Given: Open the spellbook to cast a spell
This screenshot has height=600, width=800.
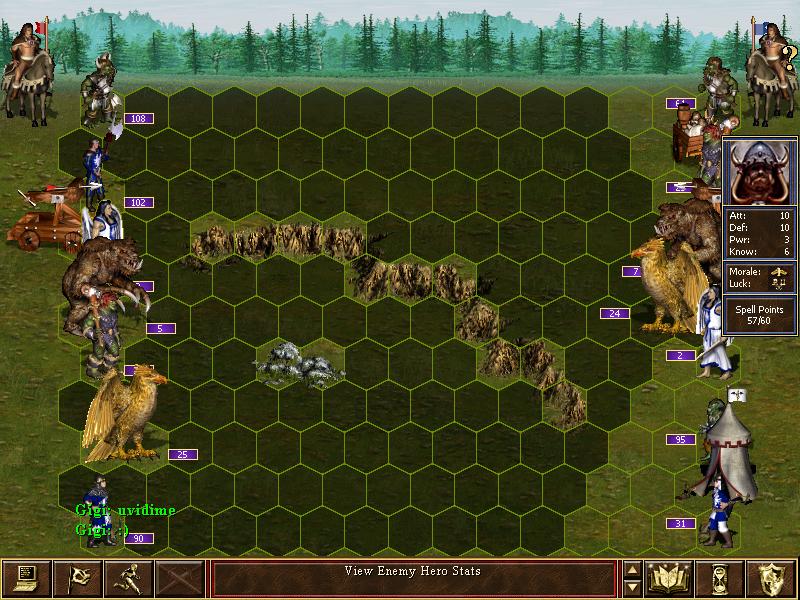Looking at the screenshot, I should (670, 577).
